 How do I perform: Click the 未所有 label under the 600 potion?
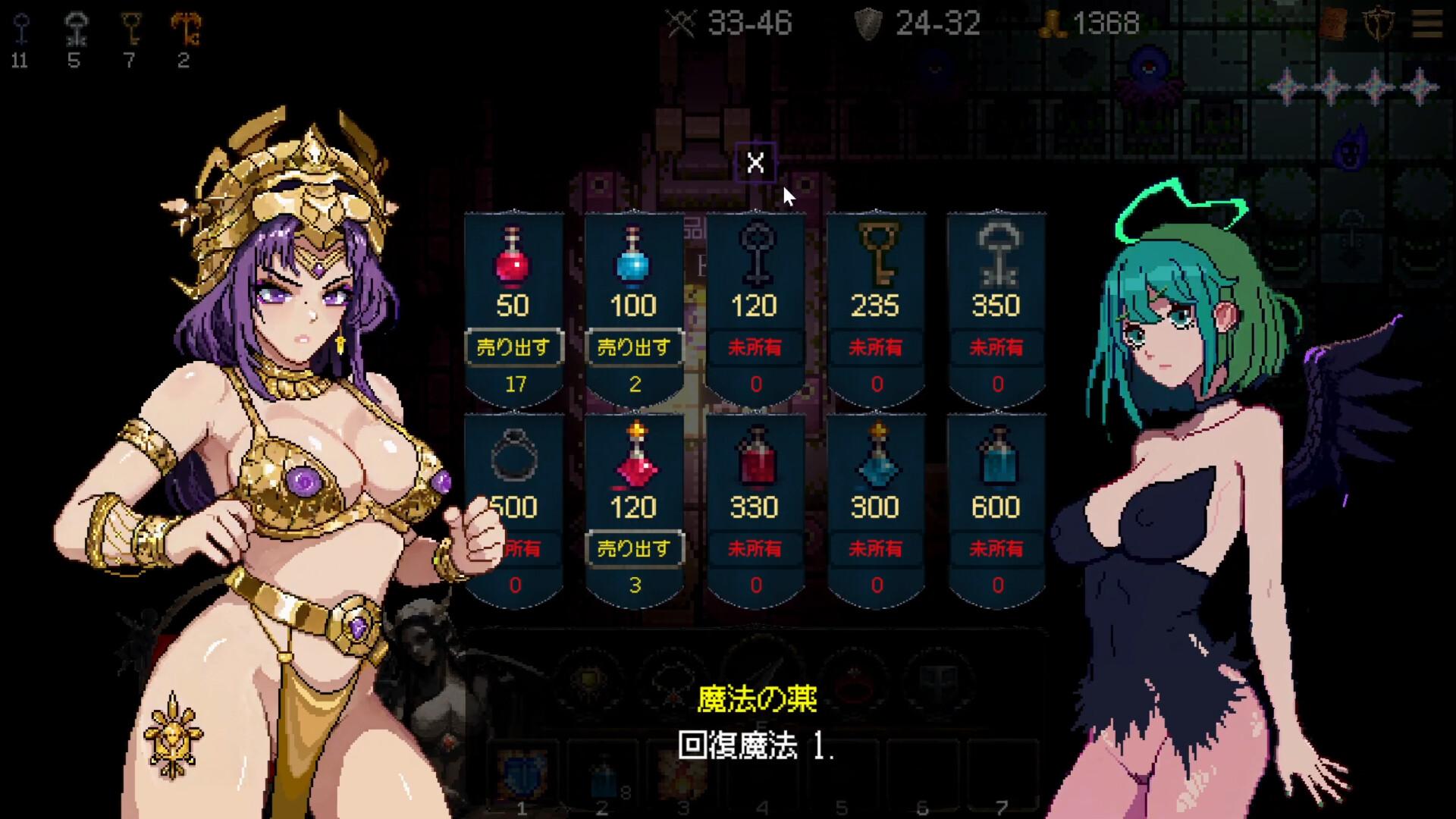point(996,548)
